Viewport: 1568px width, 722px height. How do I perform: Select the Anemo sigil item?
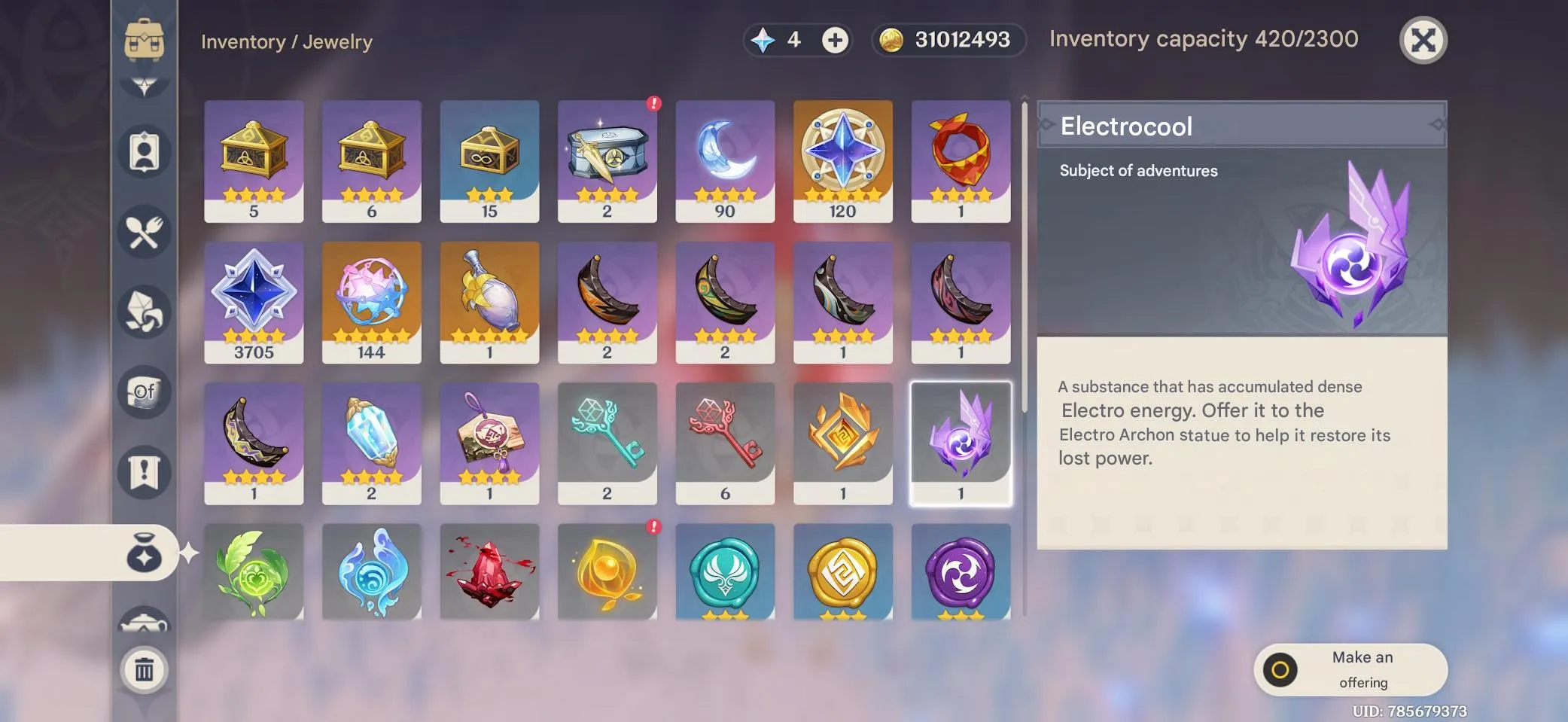point(725,572)
